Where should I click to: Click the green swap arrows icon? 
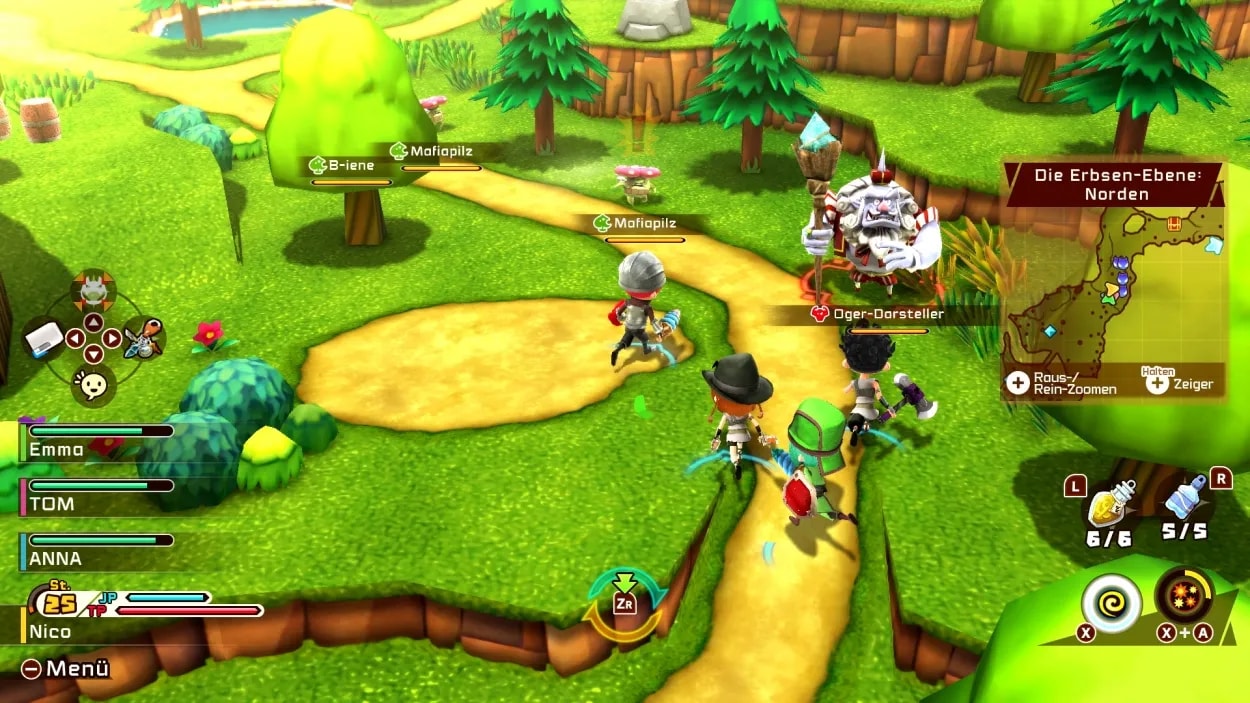pos(625,603)
